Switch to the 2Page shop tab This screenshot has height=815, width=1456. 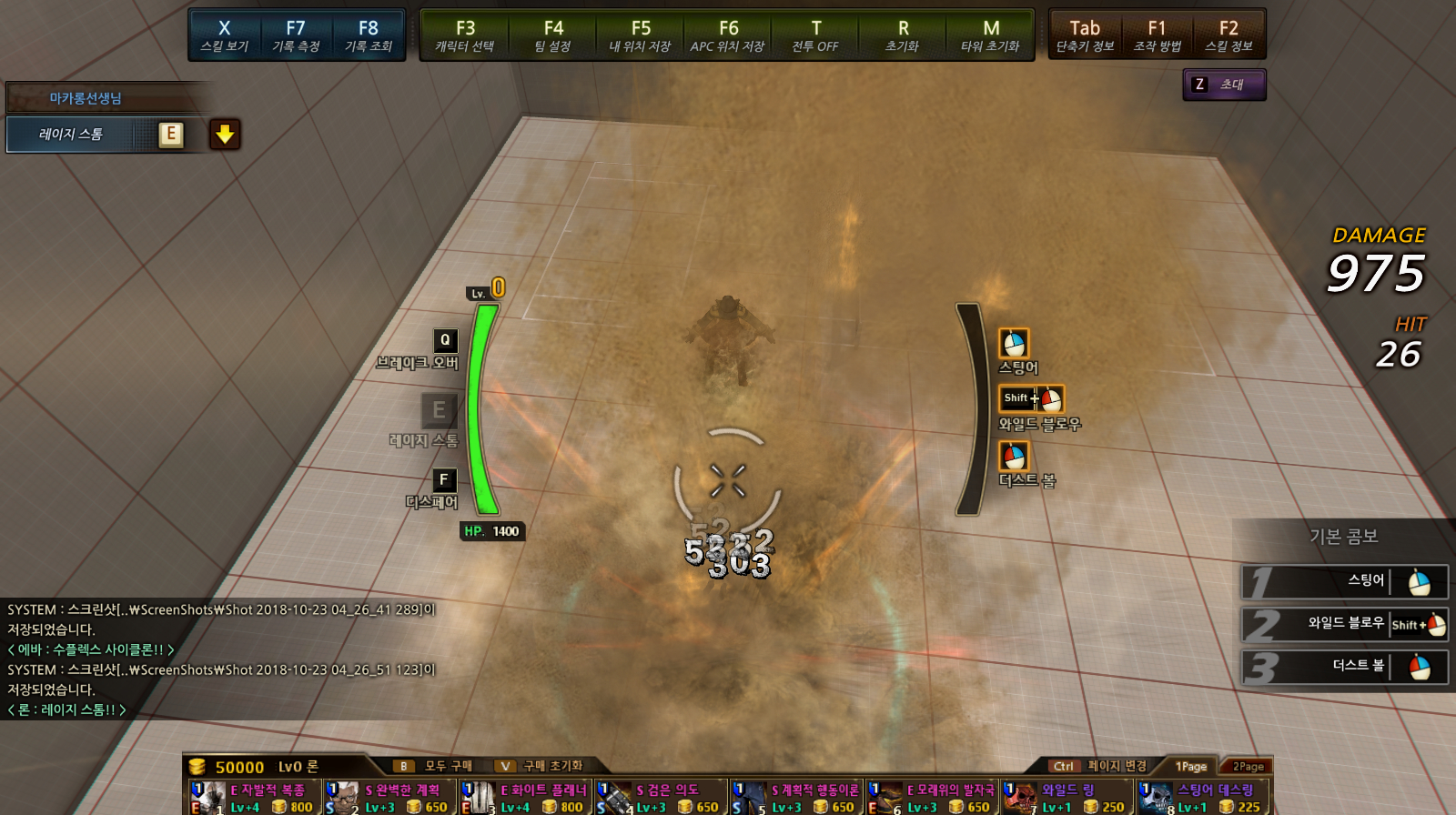(1248, 766)
